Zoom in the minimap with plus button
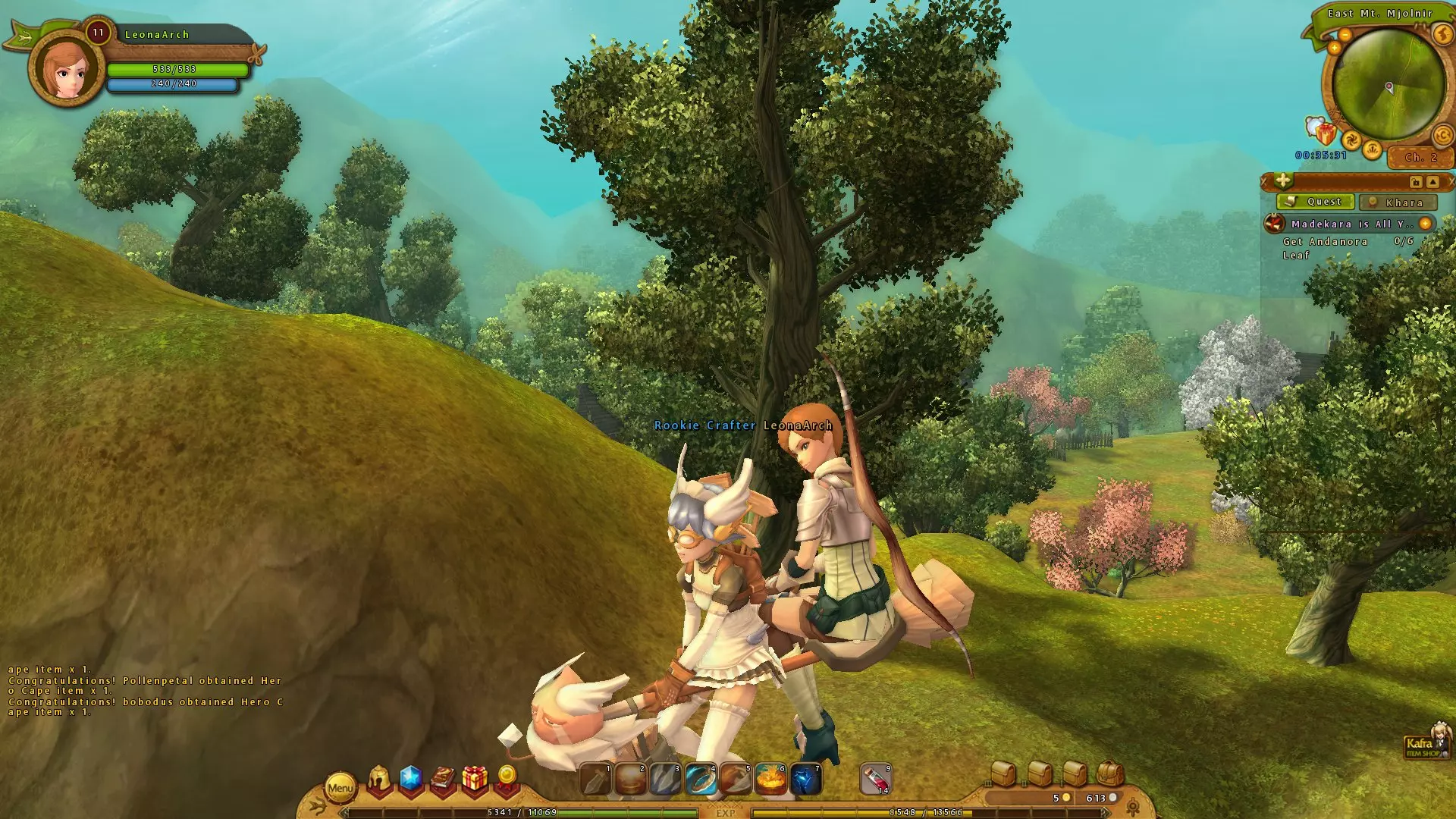The height and width of the screenshot is (819, 1456). [1334, 49]
